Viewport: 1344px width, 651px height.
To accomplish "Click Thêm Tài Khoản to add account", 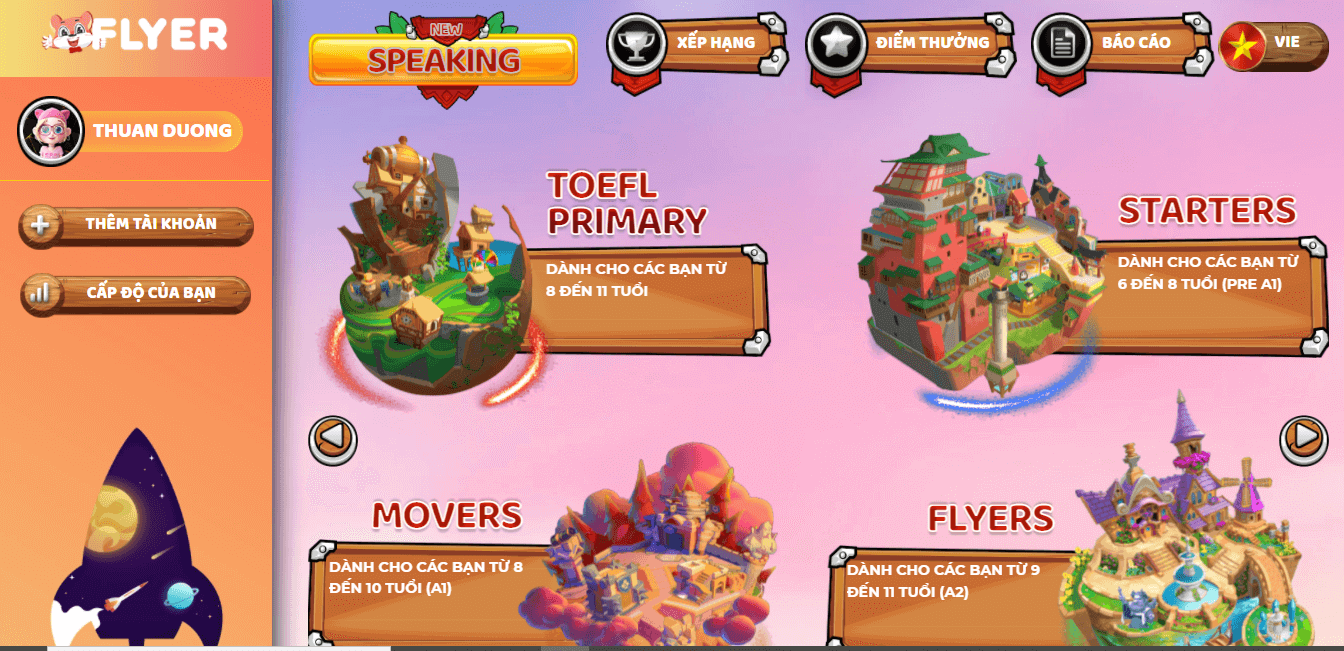I will click(136, 224).
